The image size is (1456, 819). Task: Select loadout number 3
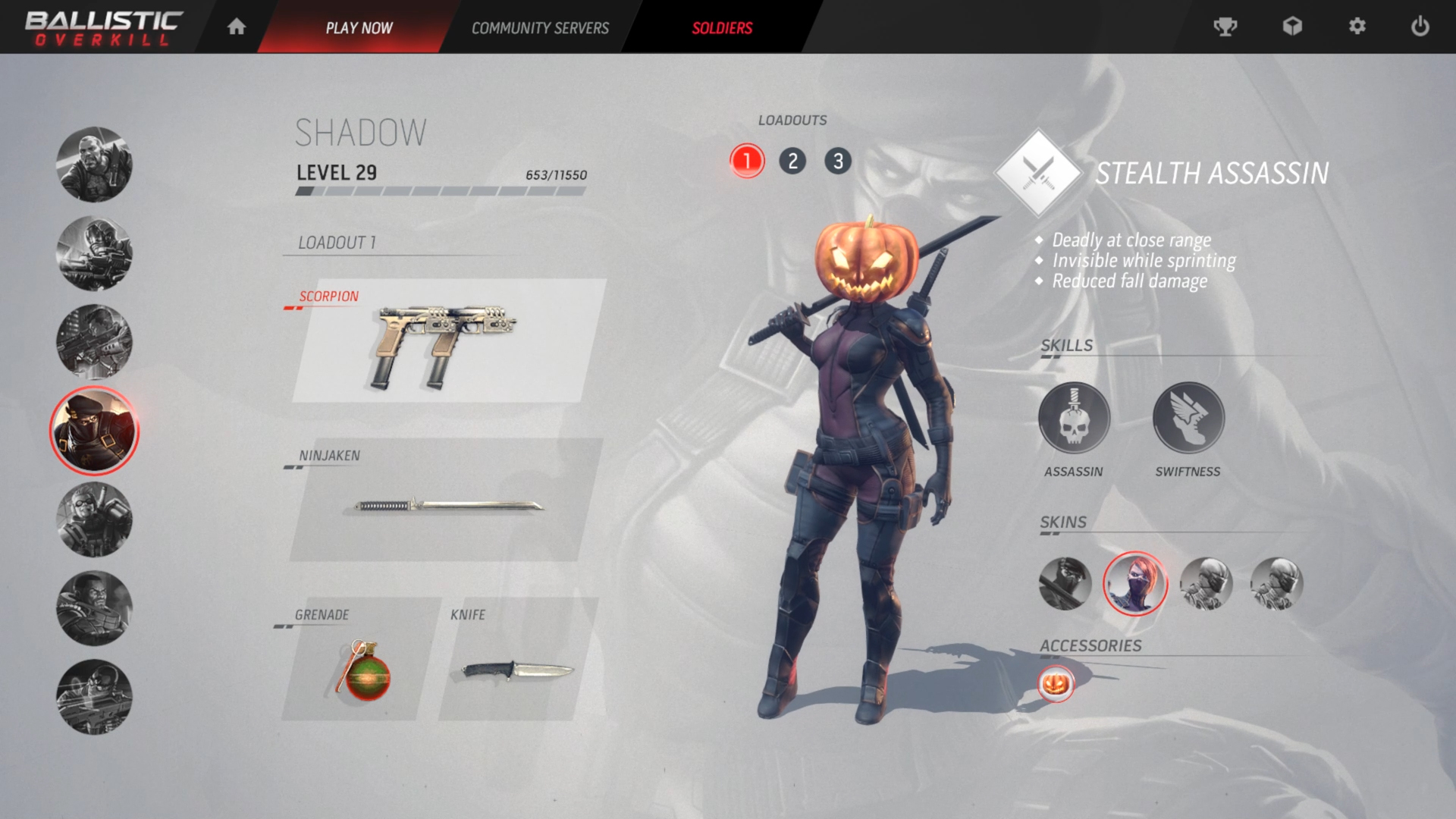(x=838, y=161)
